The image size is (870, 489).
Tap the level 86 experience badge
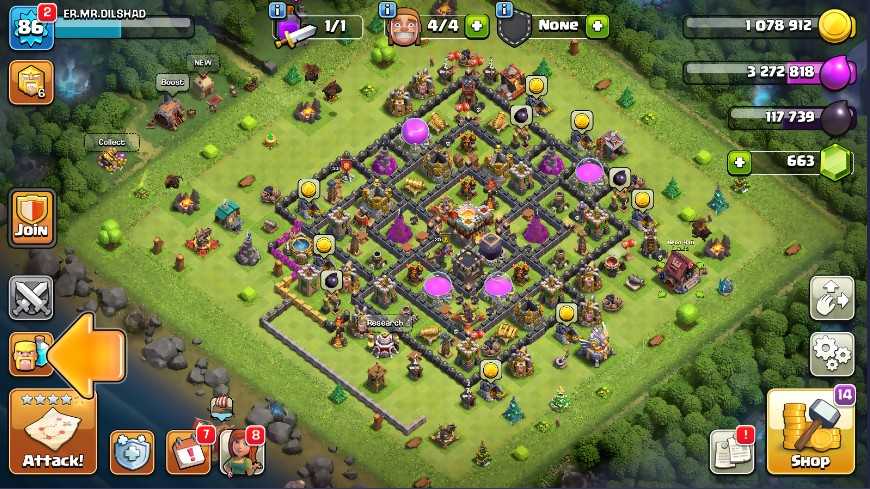pyautogui.click(x=30, y=27)
